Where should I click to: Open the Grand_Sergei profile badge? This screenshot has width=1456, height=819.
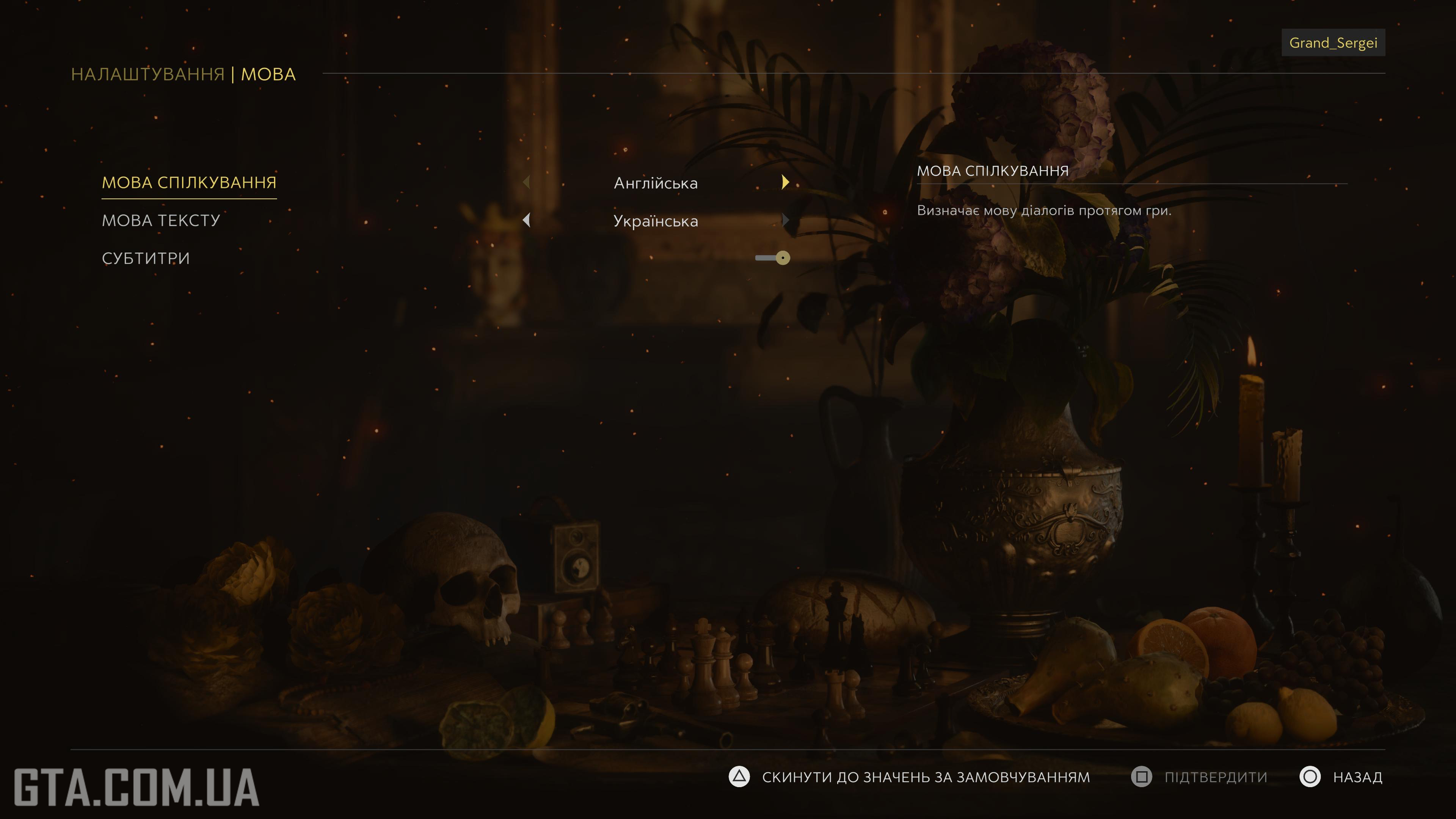click(x=1333, y=43)
